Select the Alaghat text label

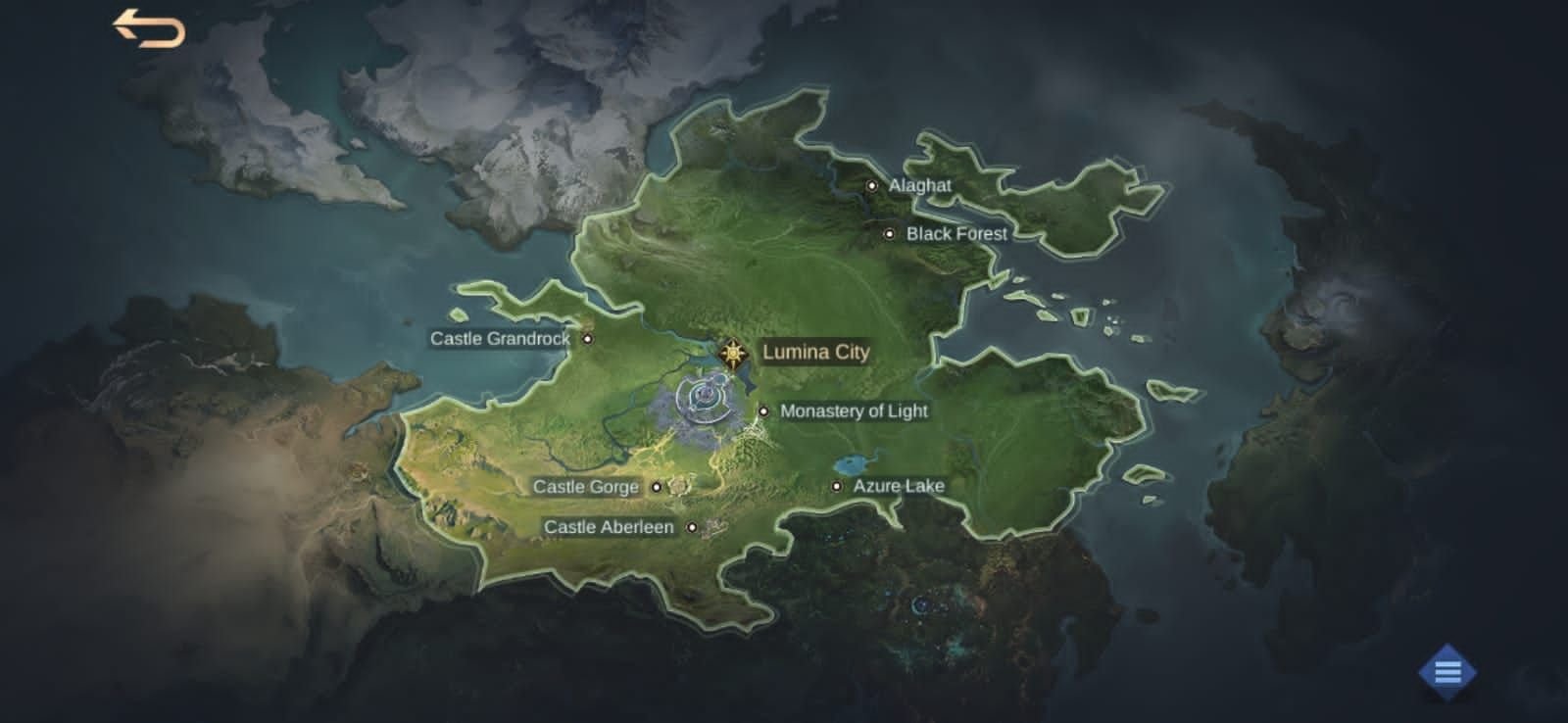(x=919, y=184)
